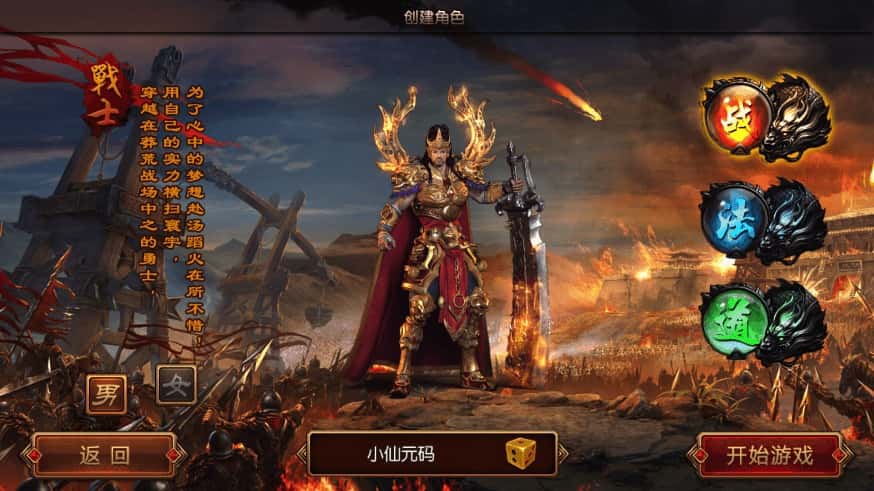Start the game with 开始游戏

click(770, 455)
